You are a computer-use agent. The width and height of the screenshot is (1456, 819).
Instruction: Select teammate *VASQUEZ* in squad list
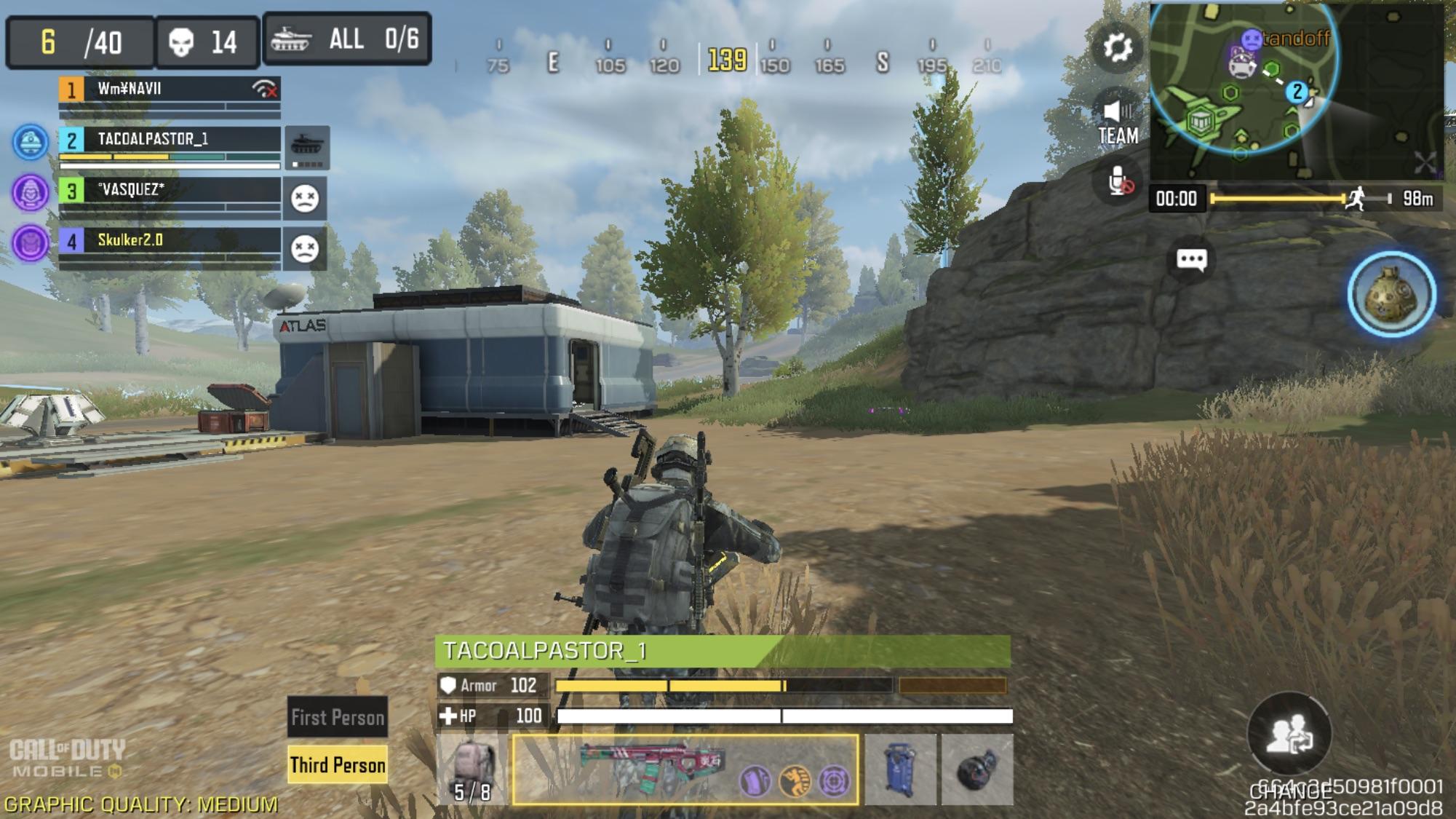click(169, 191)
